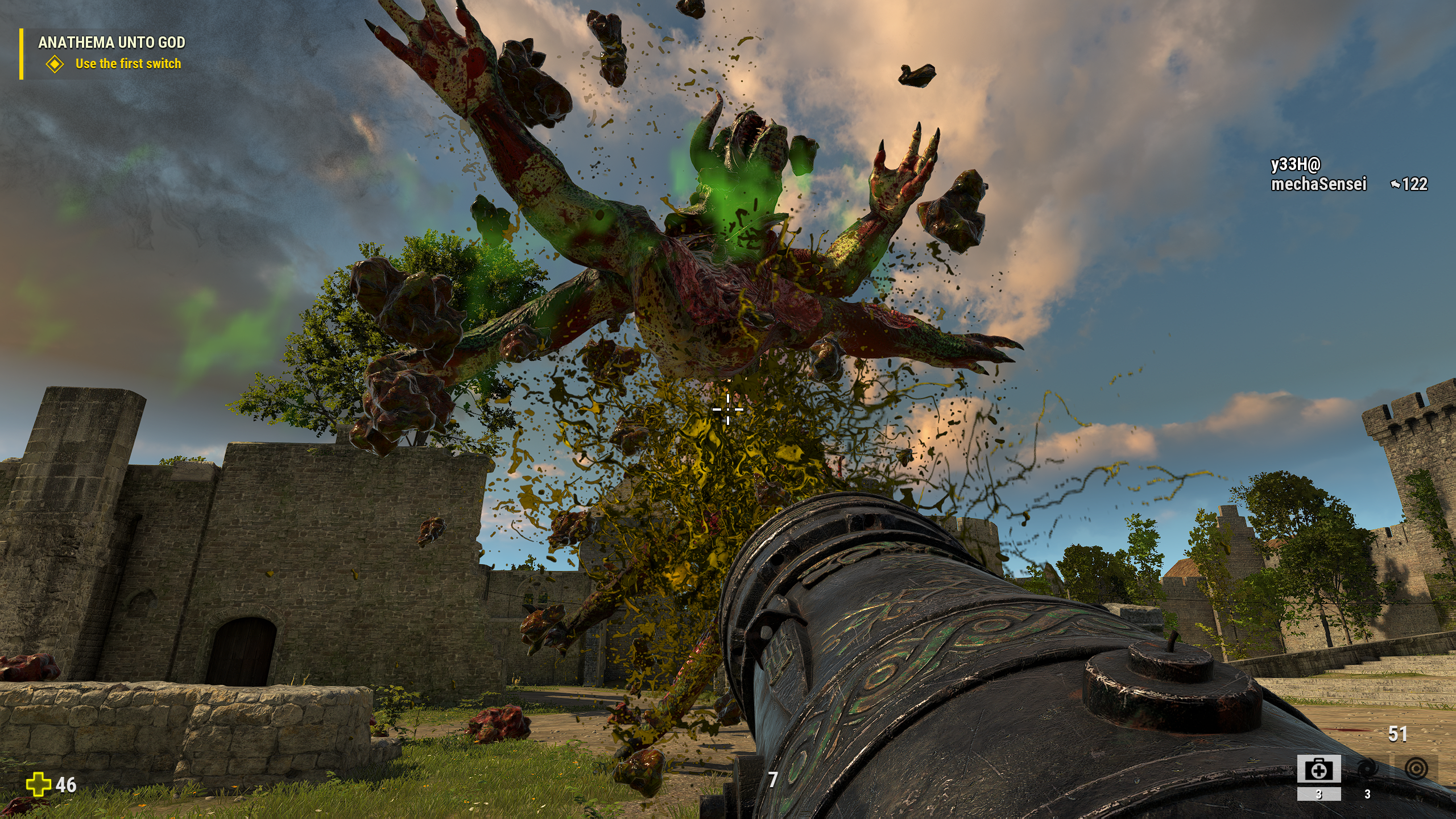The height and width of the screenshot is (819, 1456).
Task: Select the medkit gadget icon
Action: coord(1318,770)
